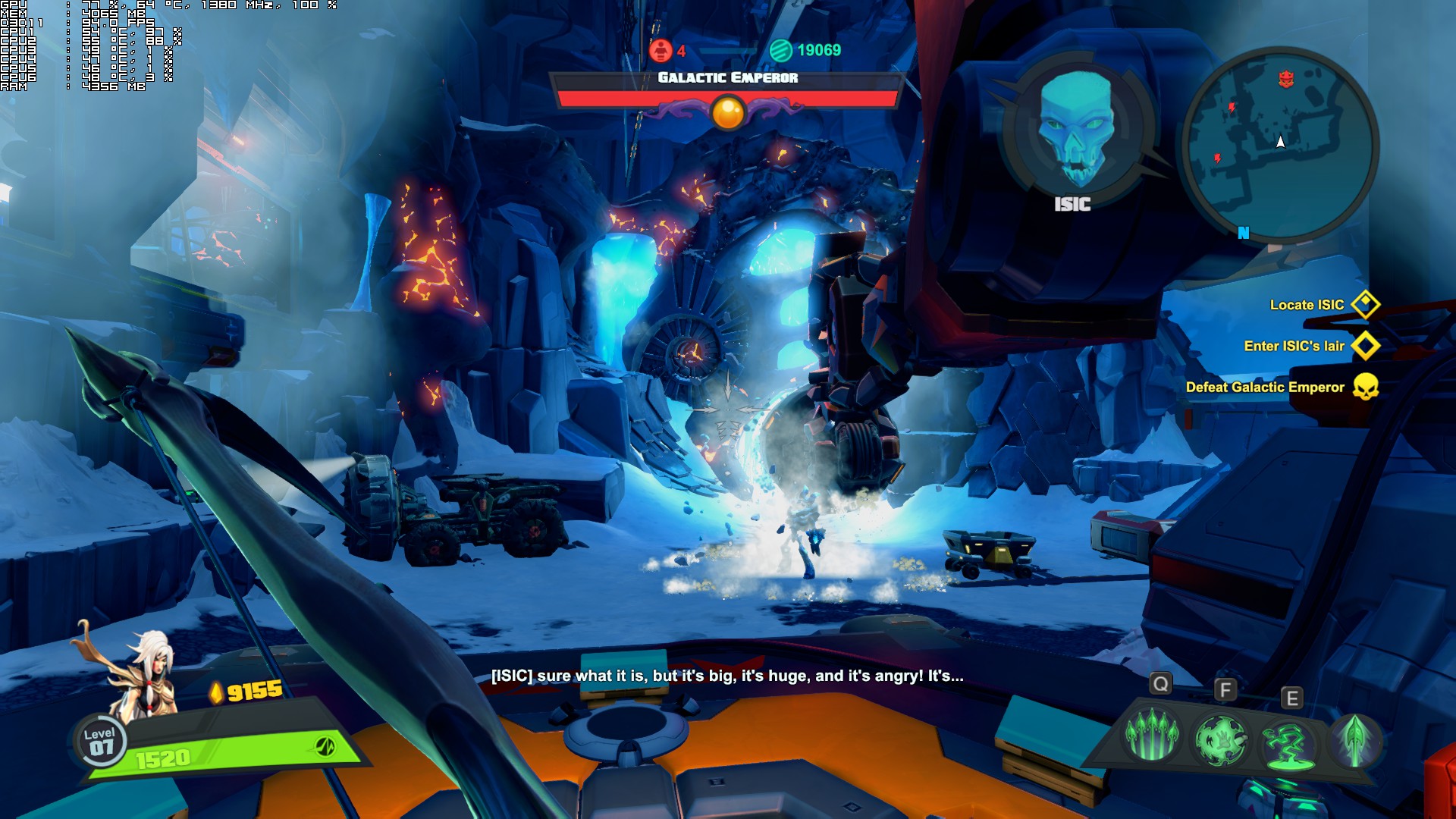The width and height of the screenshot is (1456, 819).
Task: Click the teal score icon
Action: pos(780,50)
